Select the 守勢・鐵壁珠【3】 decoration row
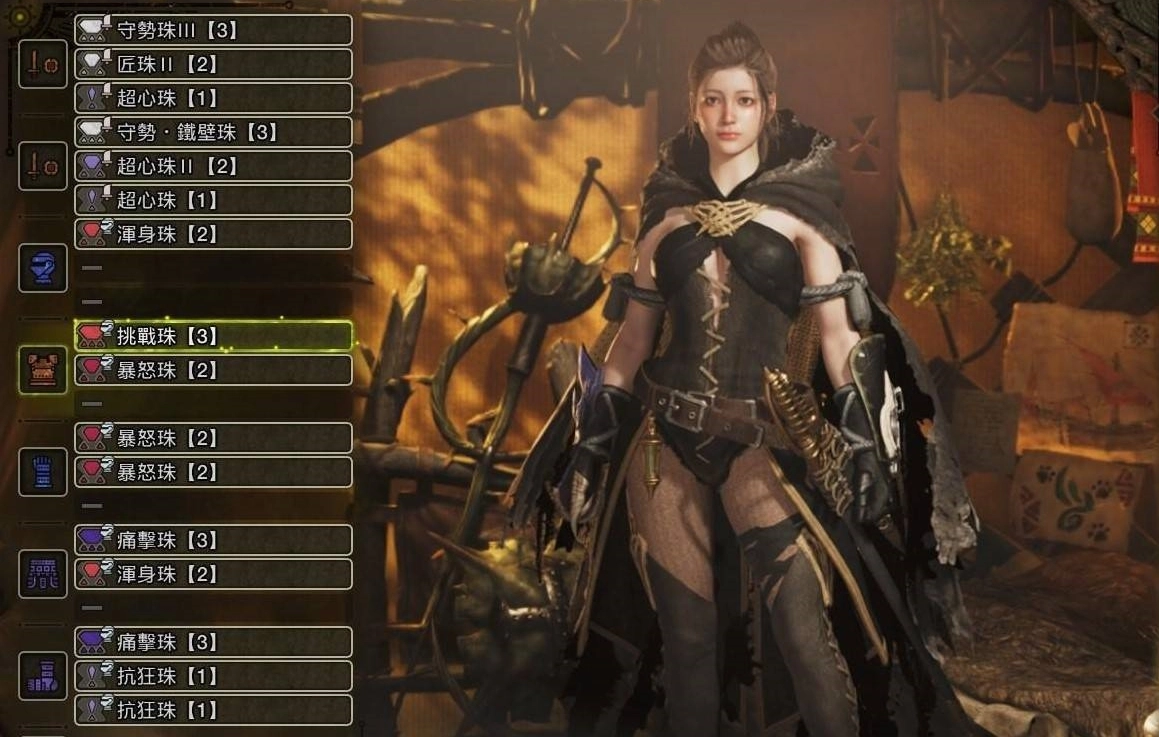The height and width of the screenshot is (737, 1159). coord(213,132)
